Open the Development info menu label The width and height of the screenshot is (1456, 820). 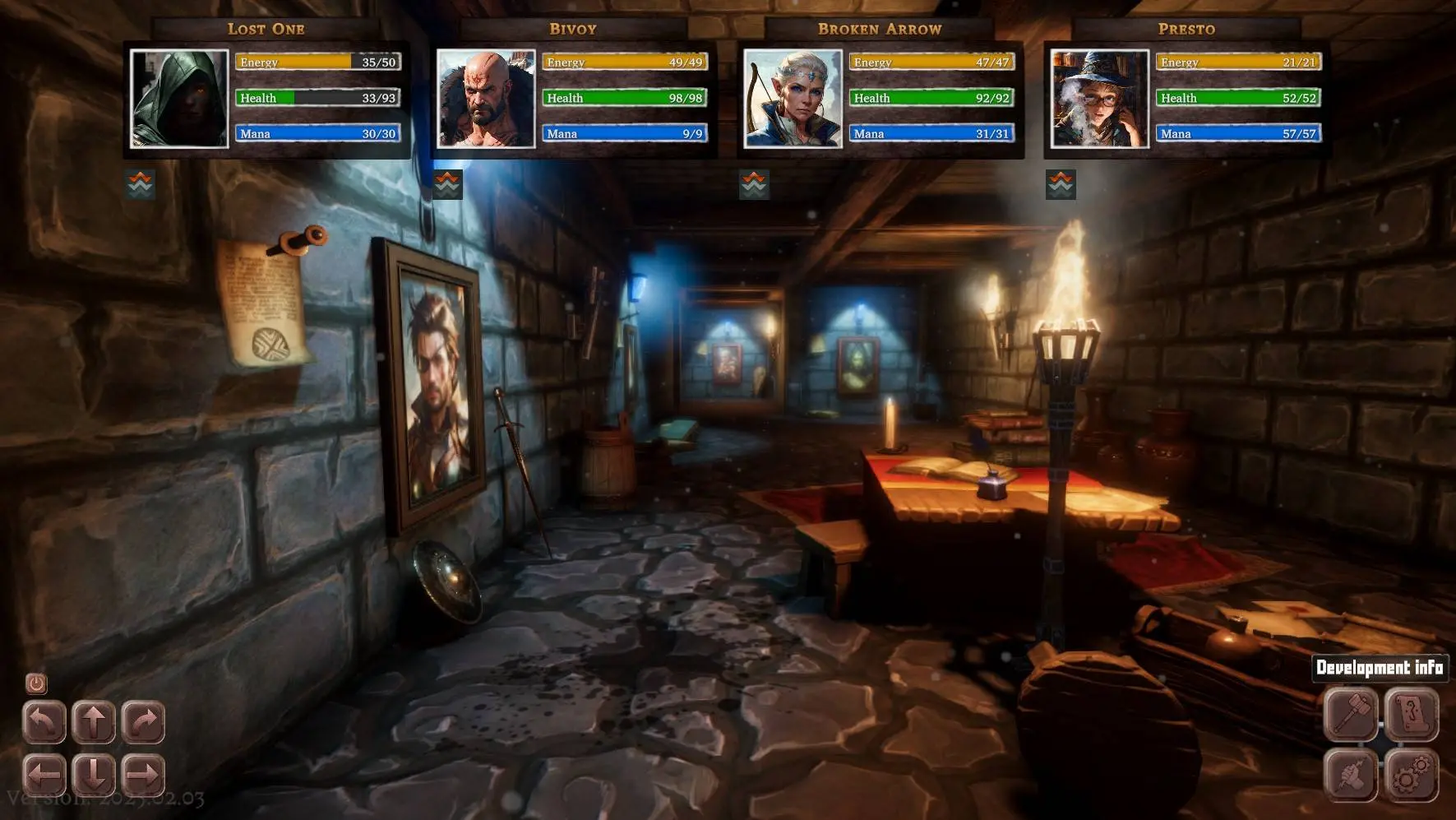coord(1380,668)
